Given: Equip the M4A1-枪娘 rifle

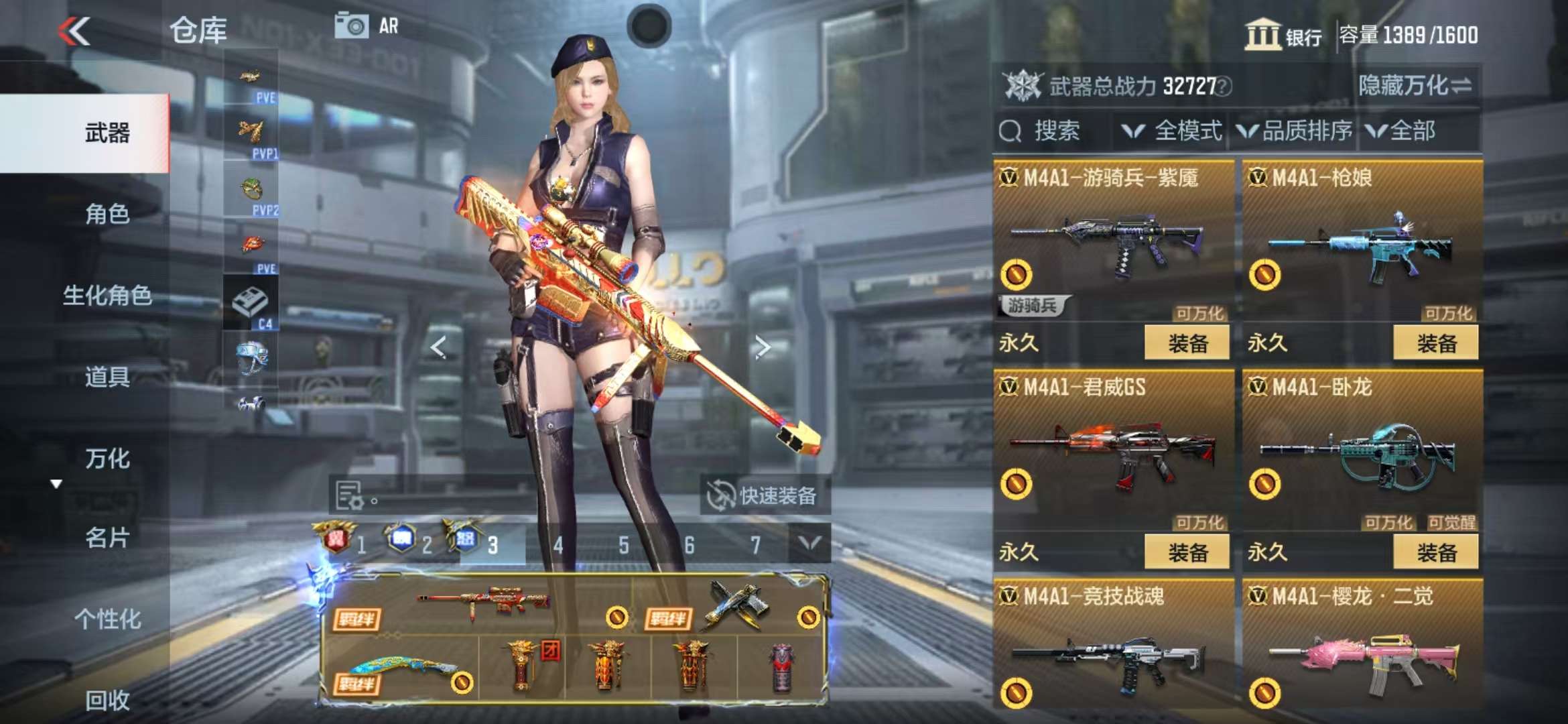Looking at the screenshot, I should pos(1435,343).
